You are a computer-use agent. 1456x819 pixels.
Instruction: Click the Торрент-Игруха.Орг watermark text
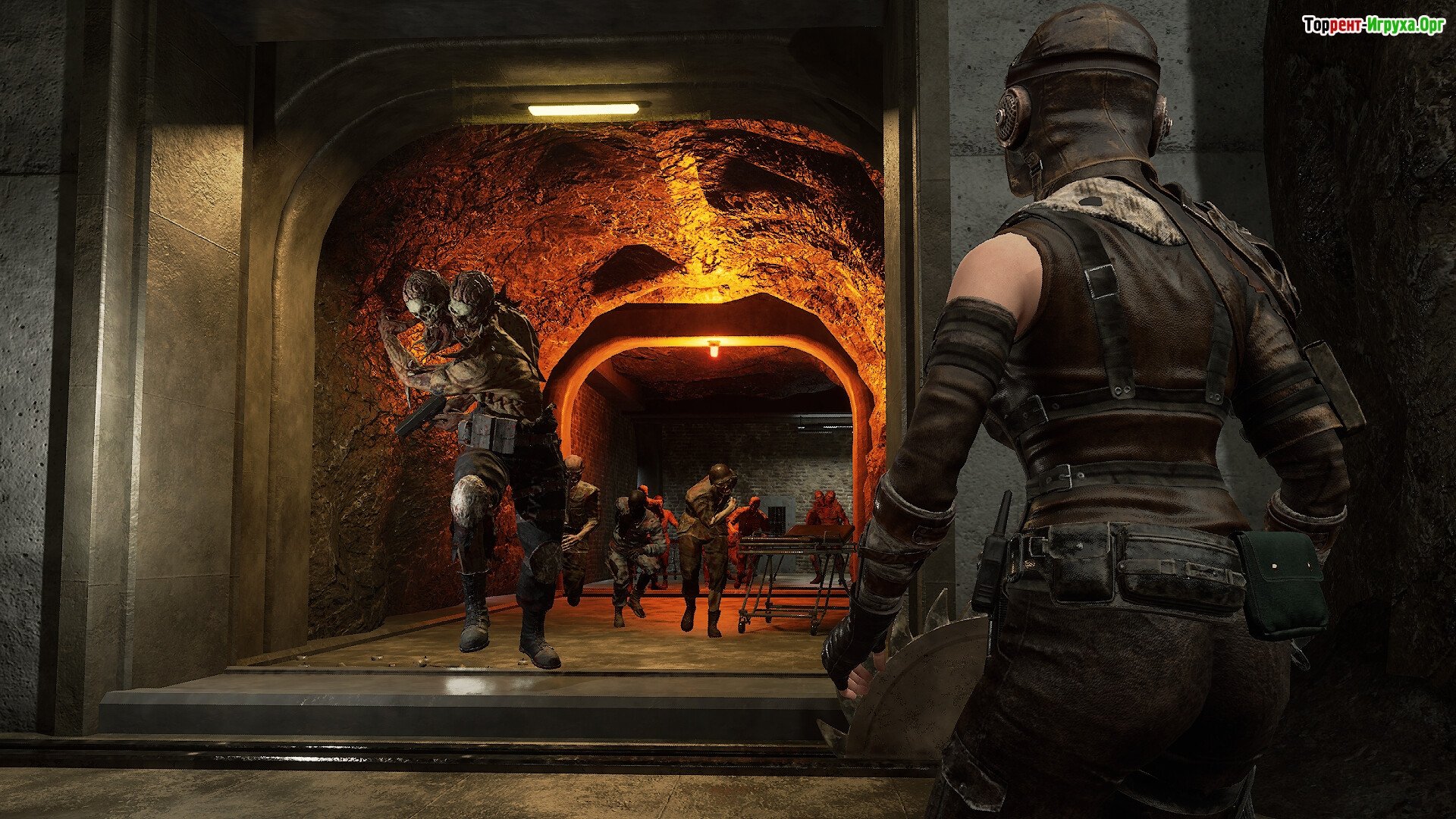point(1373,26)
